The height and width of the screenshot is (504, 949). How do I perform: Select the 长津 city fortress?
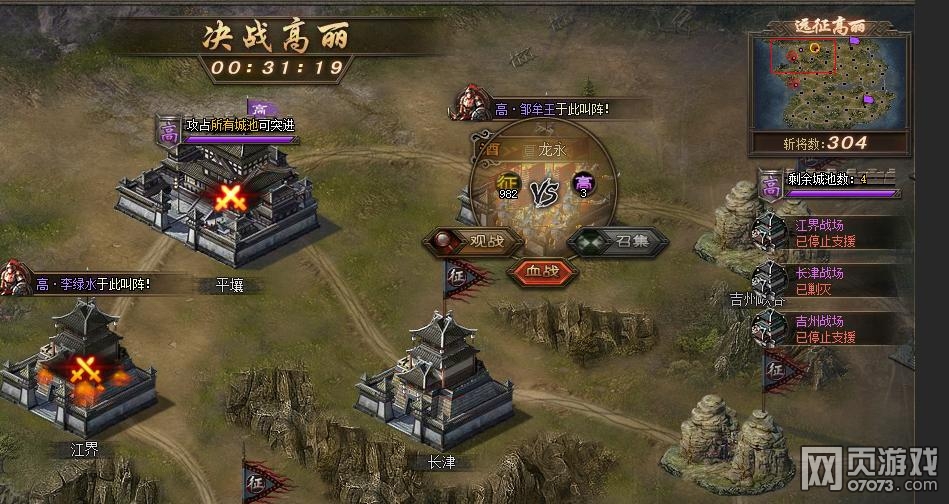click(x=435, y=380)
